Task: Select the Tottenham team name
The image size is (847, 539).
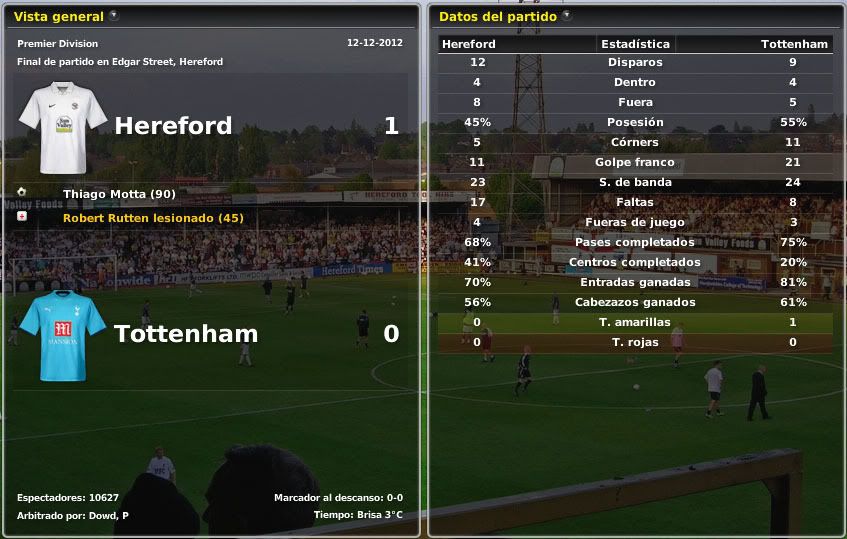Action: (186, 334)
